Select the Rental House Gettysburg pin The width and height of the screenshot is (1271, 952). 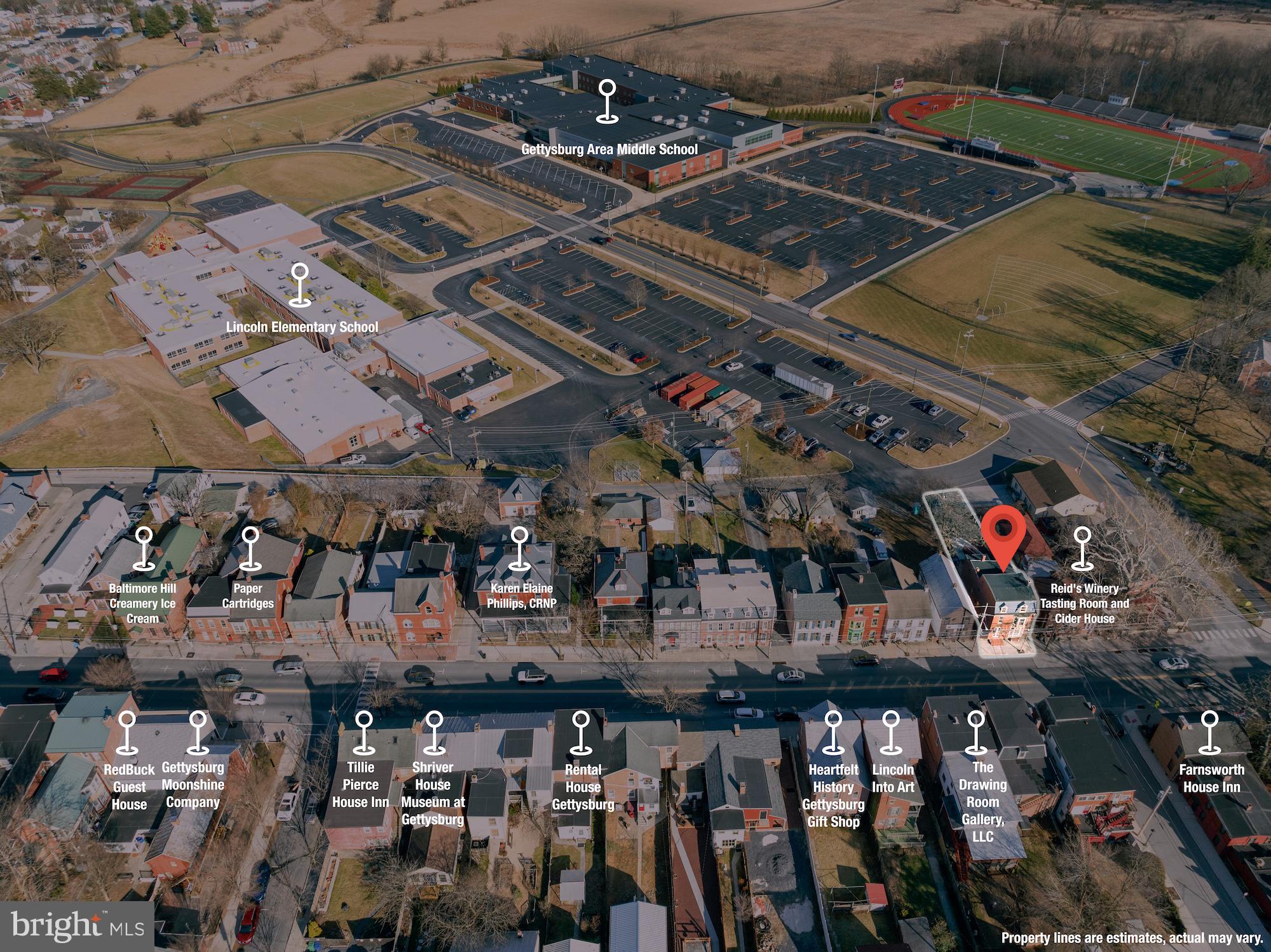[x=581, y=732]
